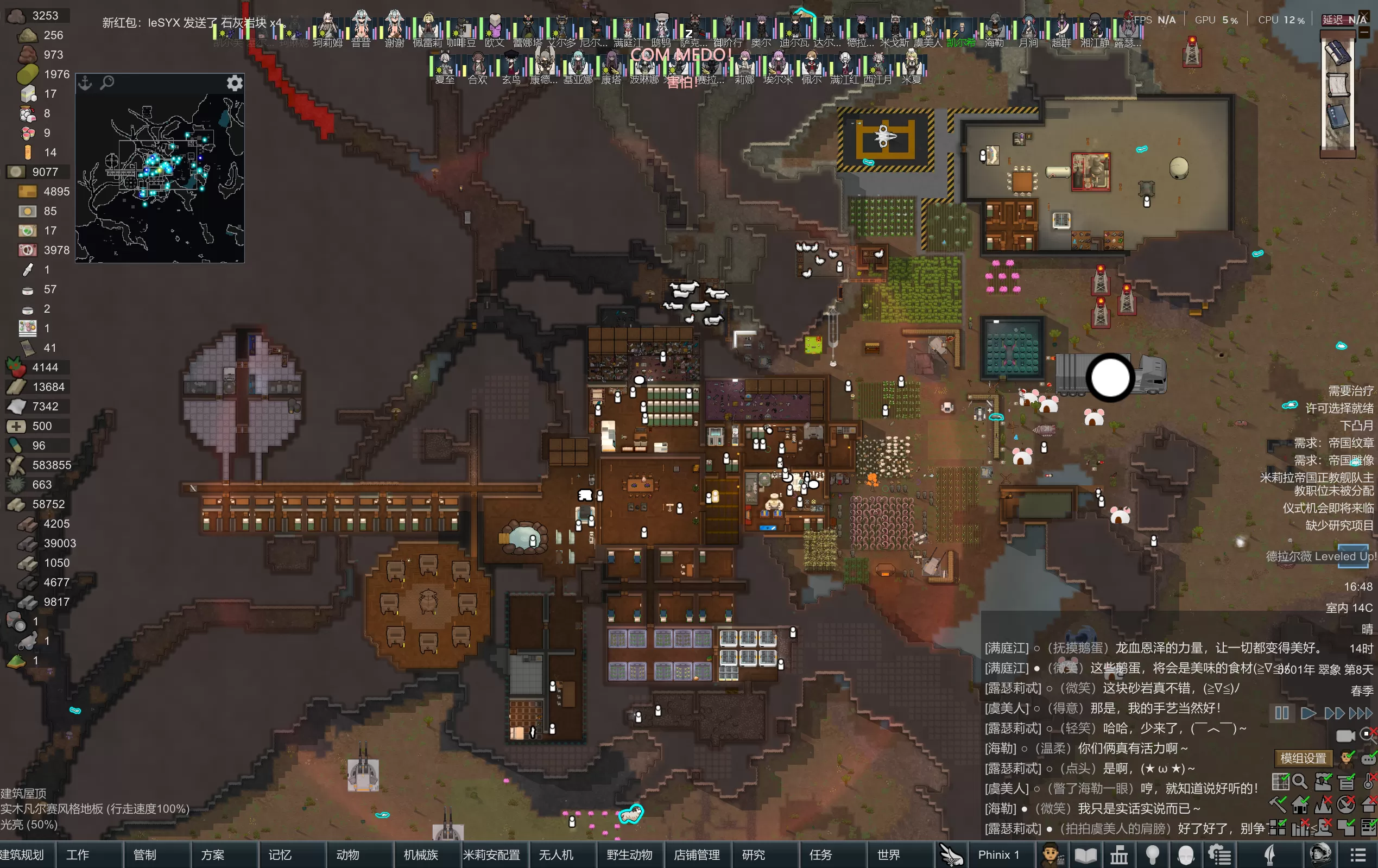Screen dimensions: 1378x868
Task: Click the minimap magnifier search icon
Action: (107, 84)
